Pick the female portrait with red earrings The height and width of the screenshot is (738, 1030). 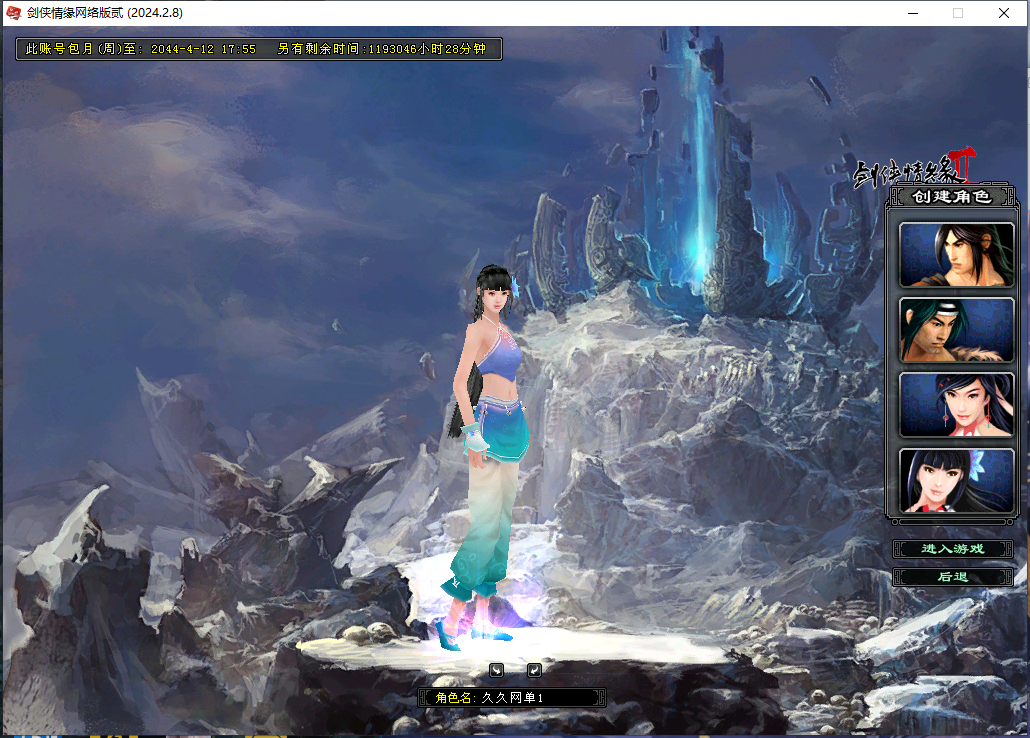pos(956,405)
